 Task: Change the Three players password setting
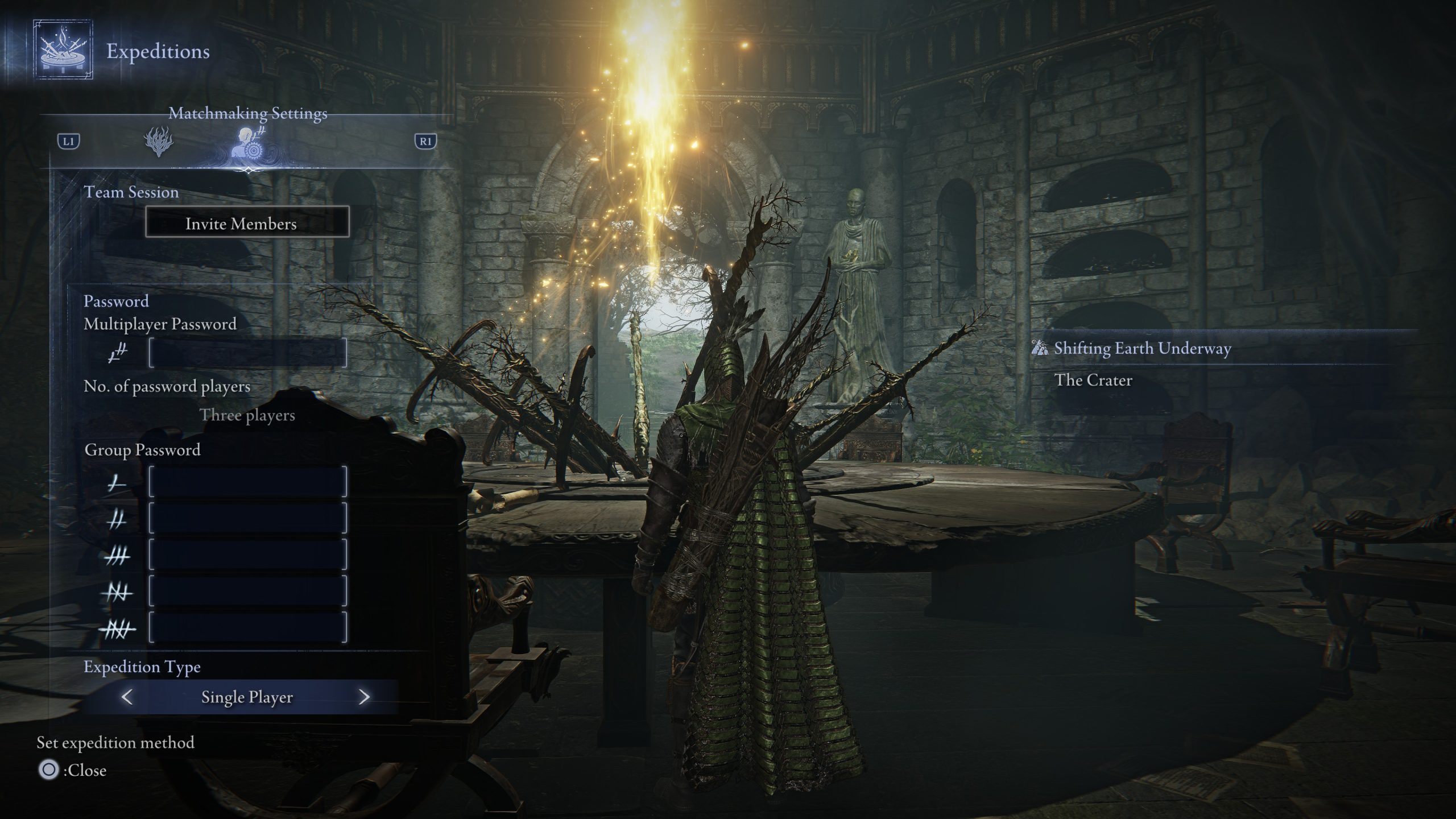[247, 415]
